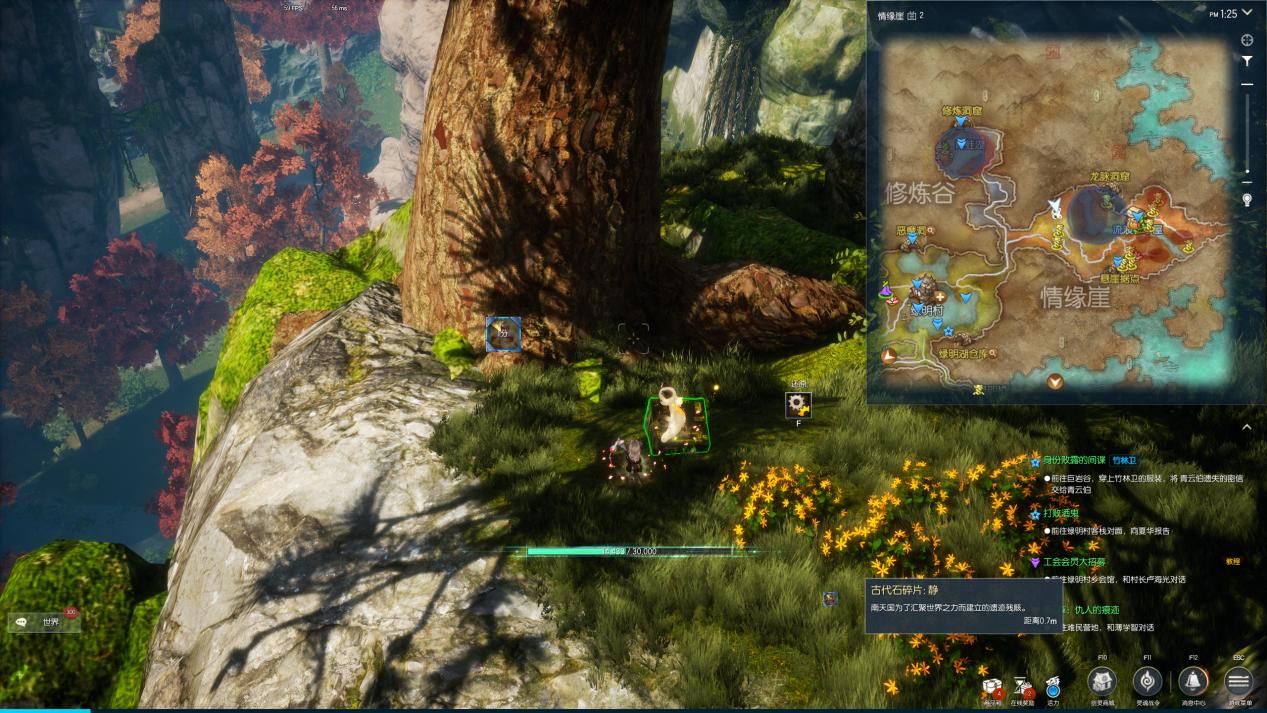Viewport: 1267px width, 713px height.
Task: Open the minimap filter funnel icon
Action: point(1247,62)
